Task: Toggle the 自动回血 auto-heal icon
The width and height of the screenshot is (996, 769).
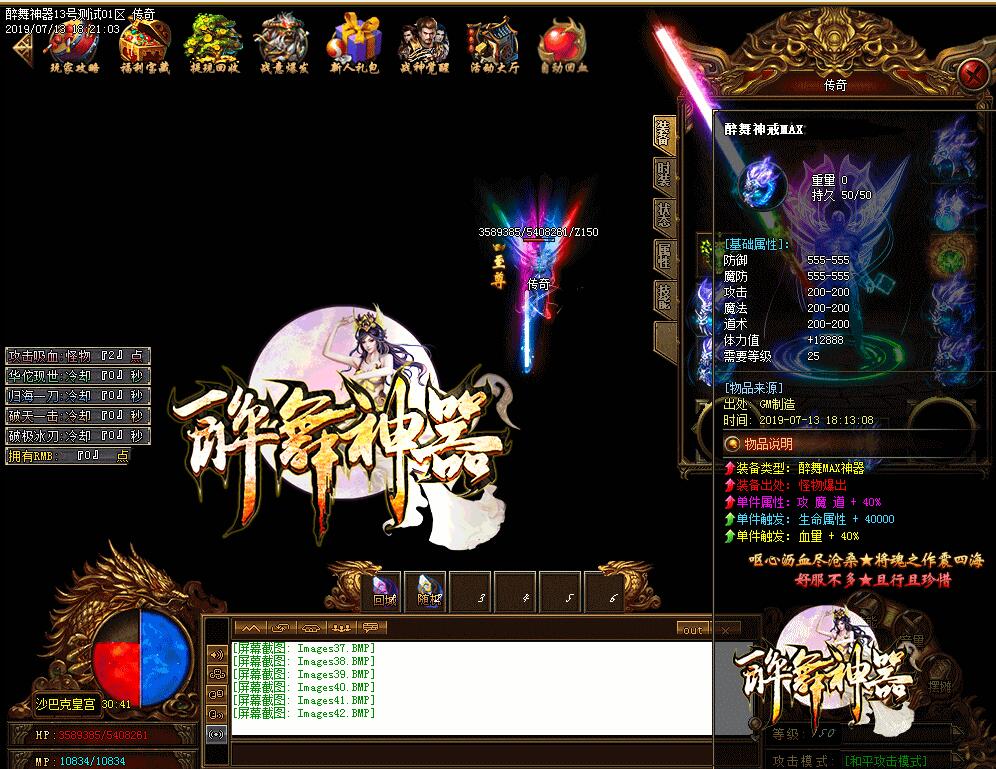Action: (563, 46)
